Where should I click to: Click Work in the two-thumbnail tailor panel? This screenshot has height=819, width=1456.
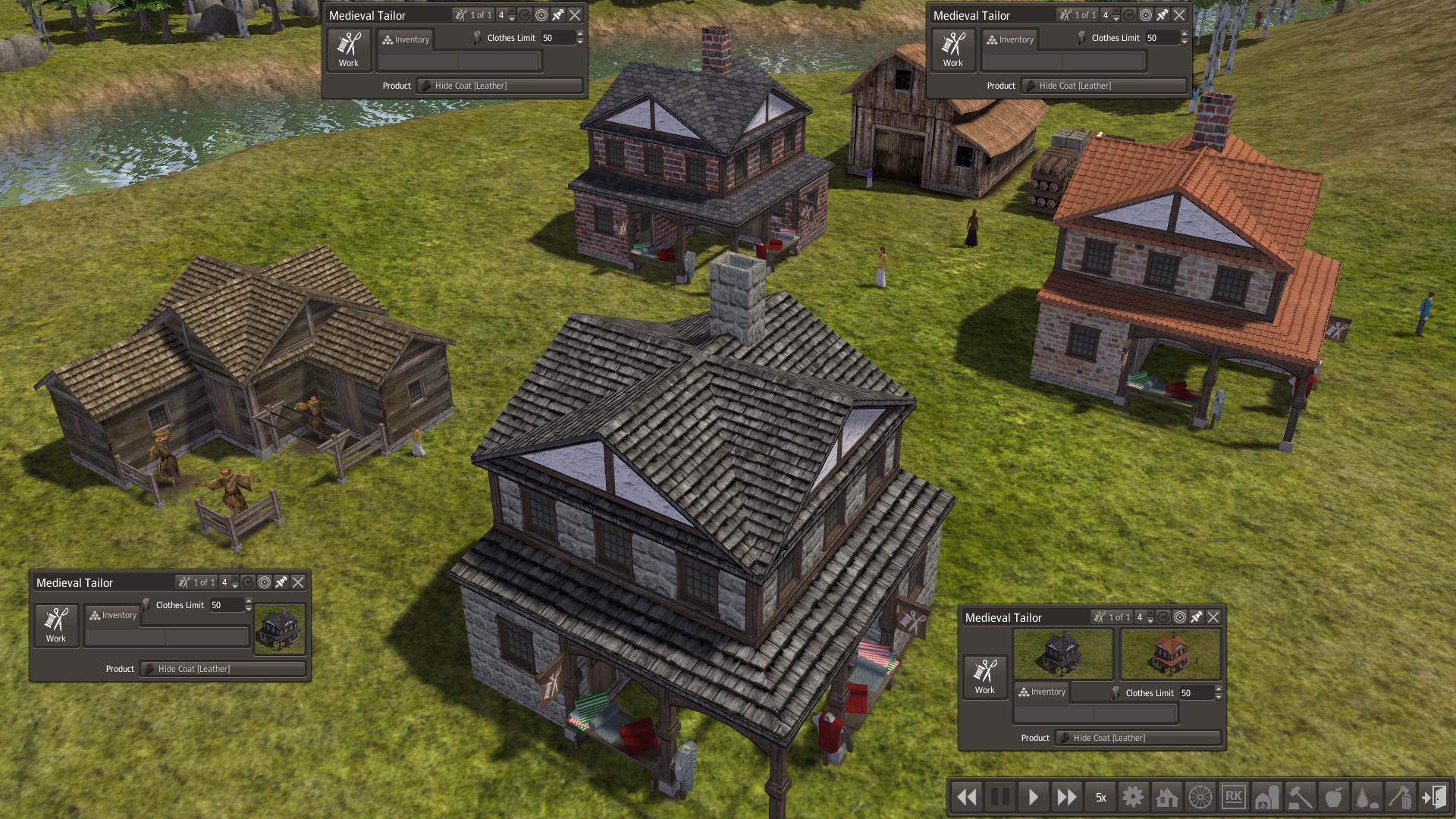tap(984, 676)
